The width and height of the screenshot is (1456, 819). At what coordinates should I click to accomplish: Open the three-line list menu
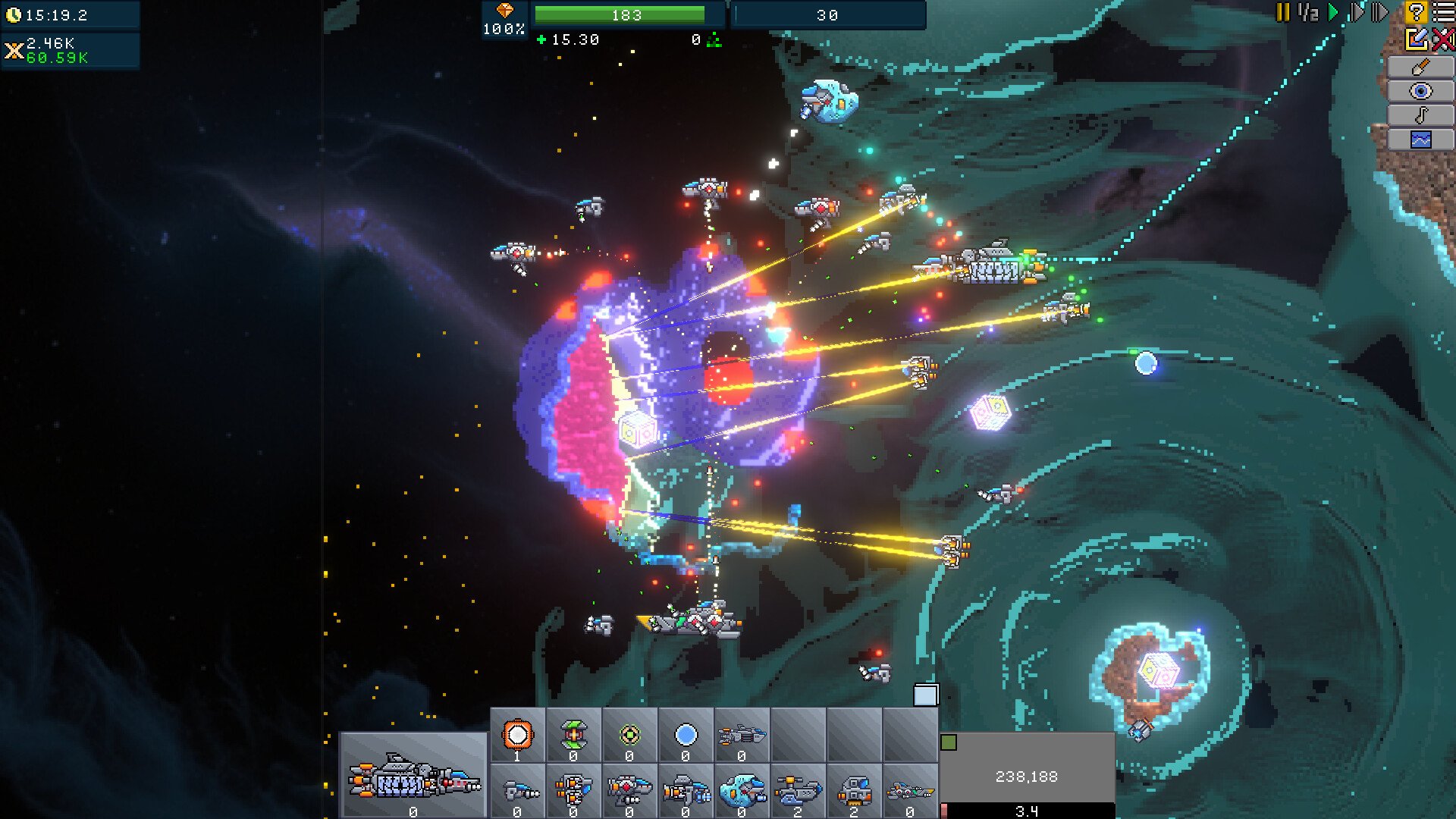click(1443, 12)
